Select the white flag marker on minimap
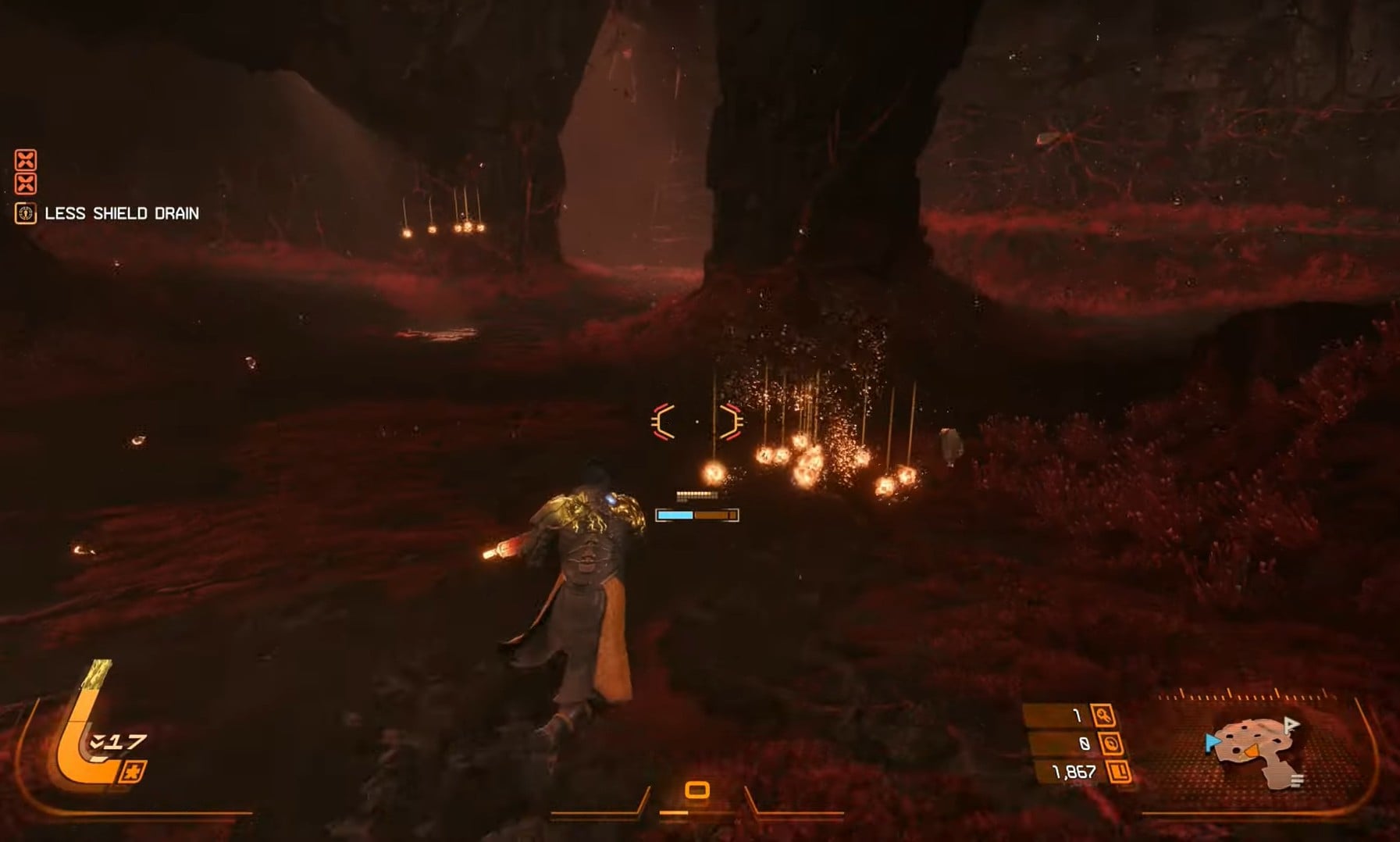The width and height of the screenshot is (1400, 842). click(1291, 726)
